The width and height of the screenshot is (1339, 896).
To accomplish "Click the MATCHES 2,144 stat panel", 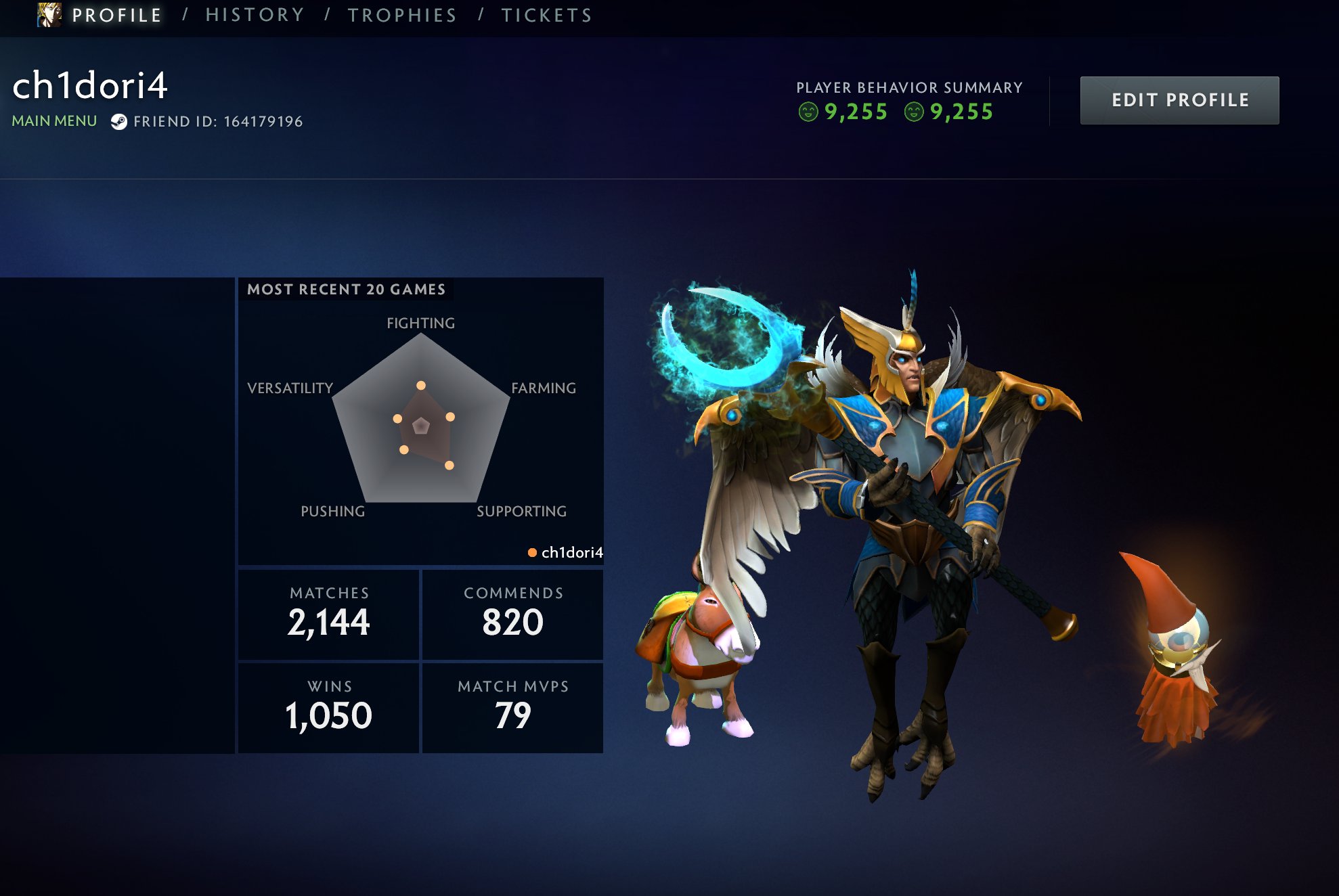I will click(x=328, y=612).
